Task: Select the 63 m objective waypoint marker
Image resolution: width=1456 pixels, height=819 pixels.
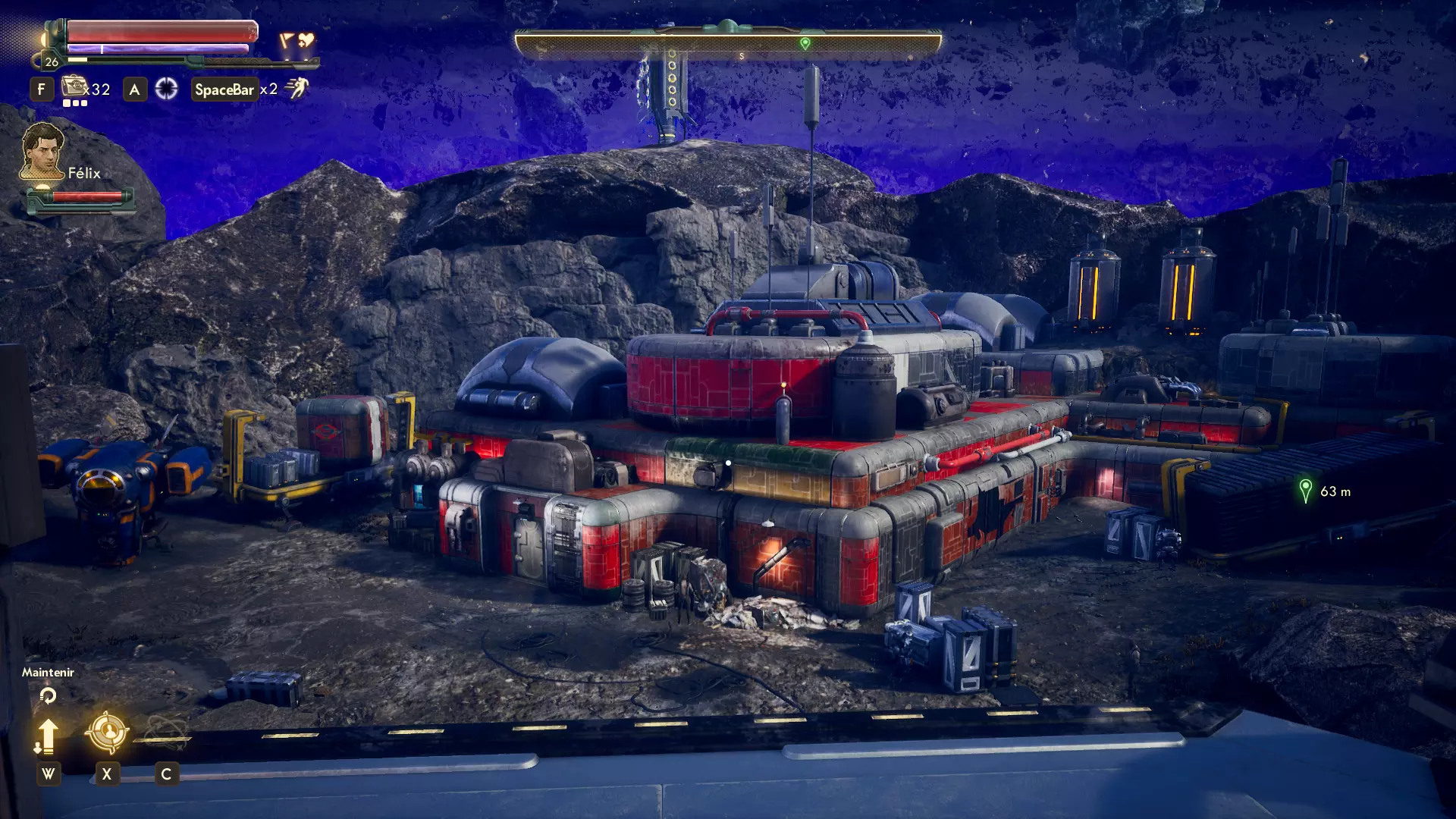Action: coord(1305,491)
